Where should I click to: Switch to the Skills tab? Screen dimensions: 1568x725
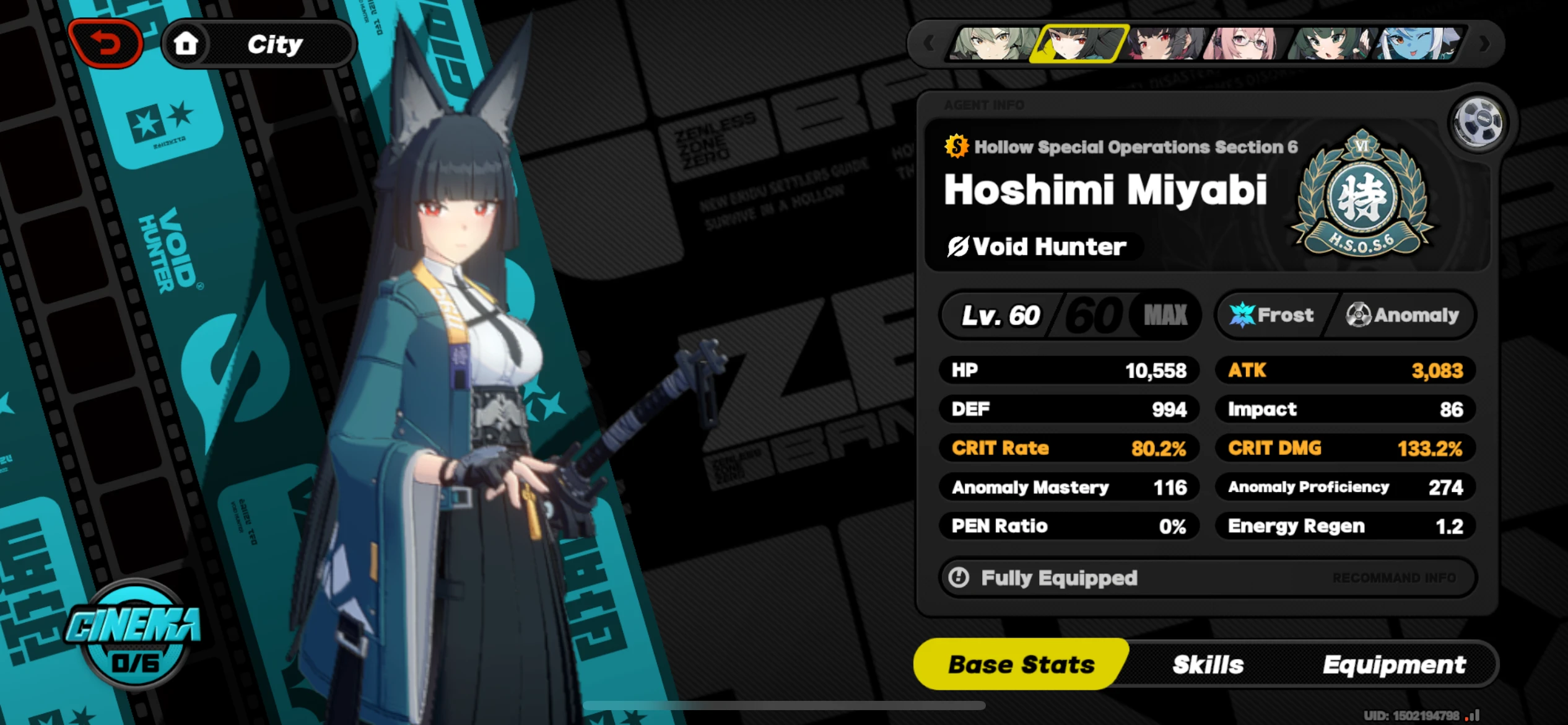click(x=1208, y=664)
